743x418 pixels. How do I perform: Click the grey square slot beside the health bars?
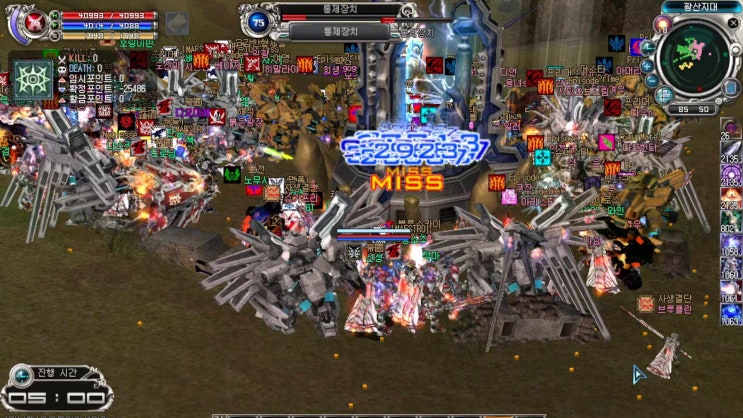(x=176, y=22)
